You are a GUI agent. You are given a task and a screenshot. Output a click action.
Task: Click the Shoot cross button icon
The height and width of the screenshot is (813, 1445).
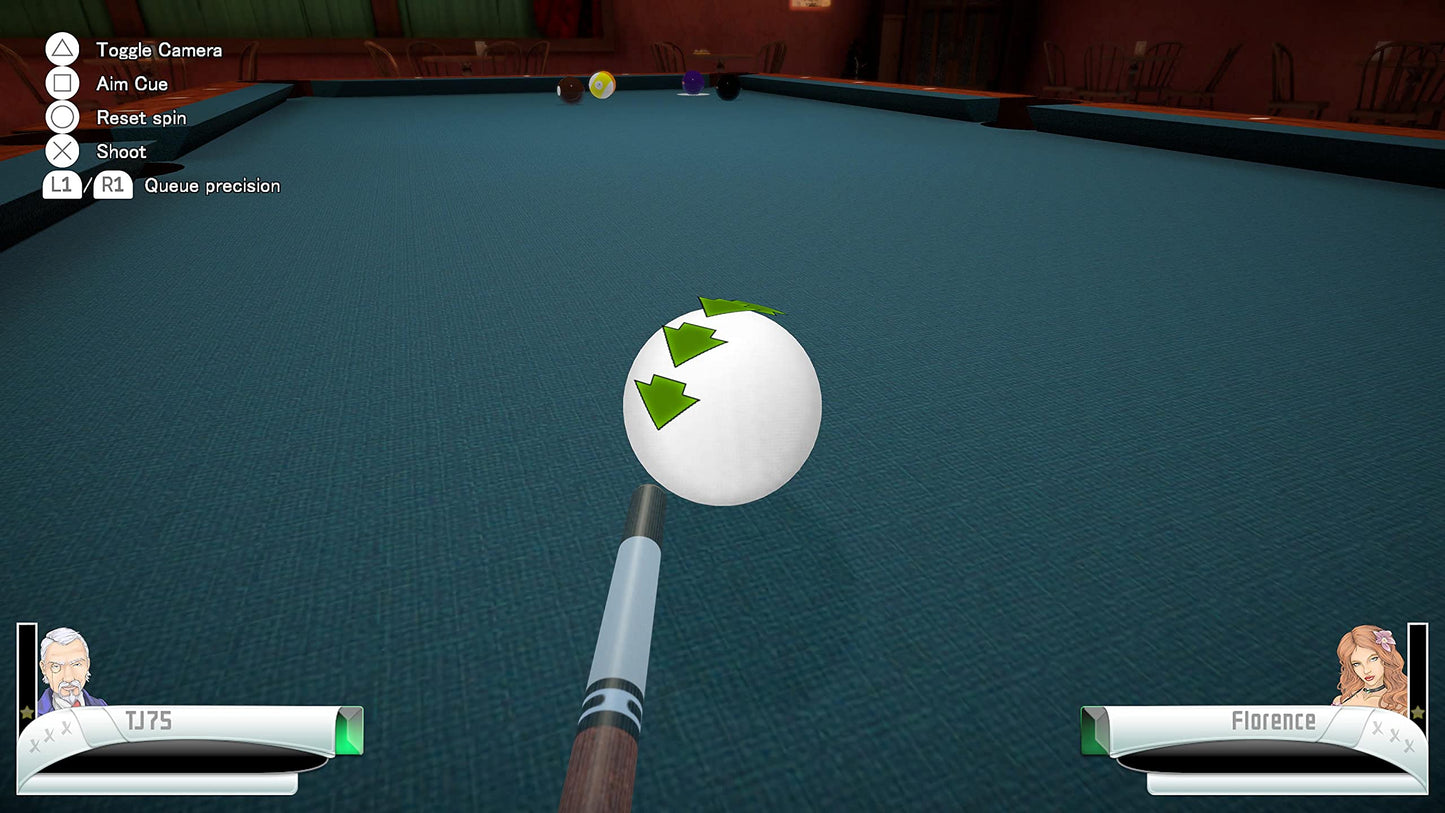(x=62, y=151)
